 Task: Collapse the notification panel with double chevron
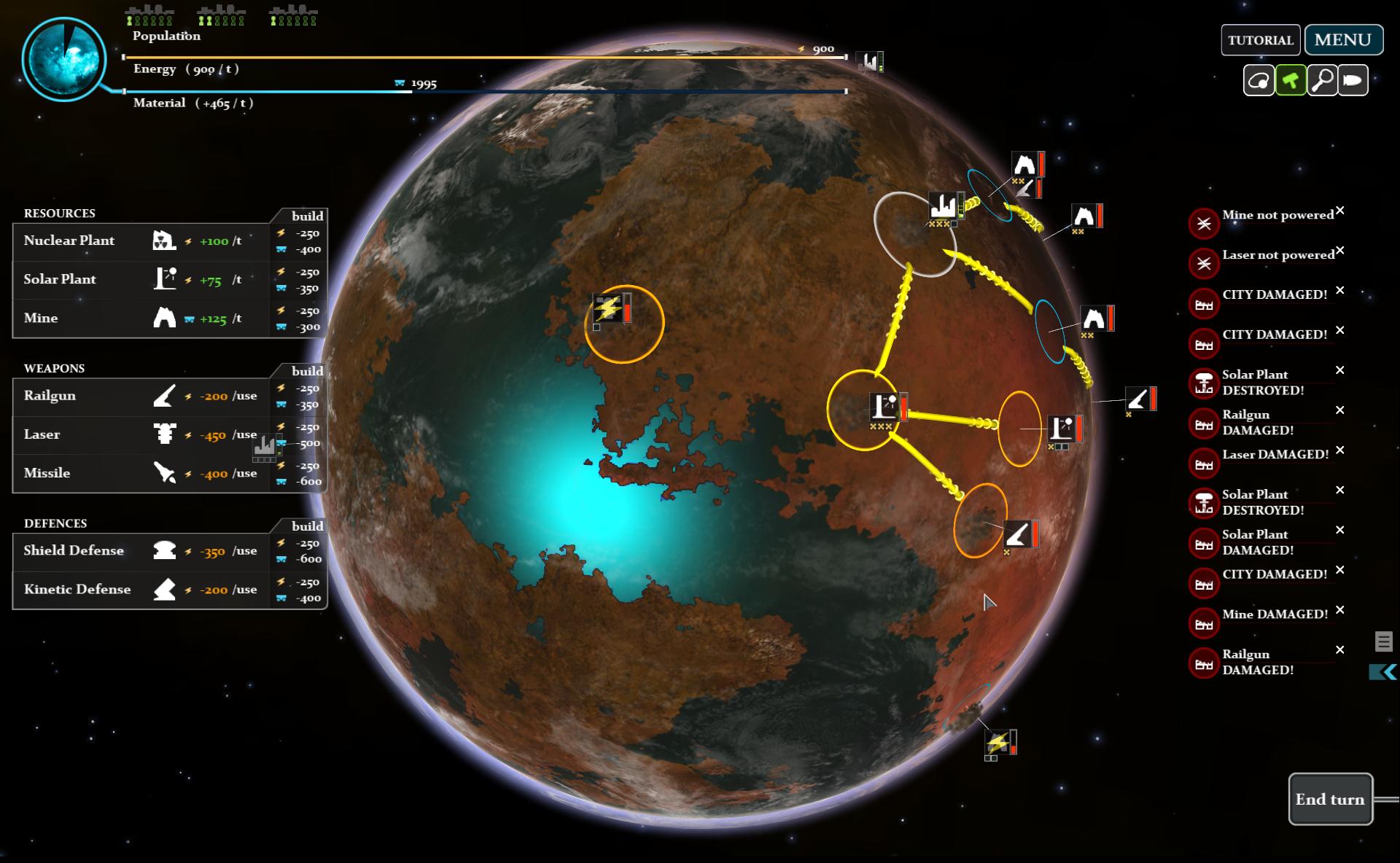1383,670
